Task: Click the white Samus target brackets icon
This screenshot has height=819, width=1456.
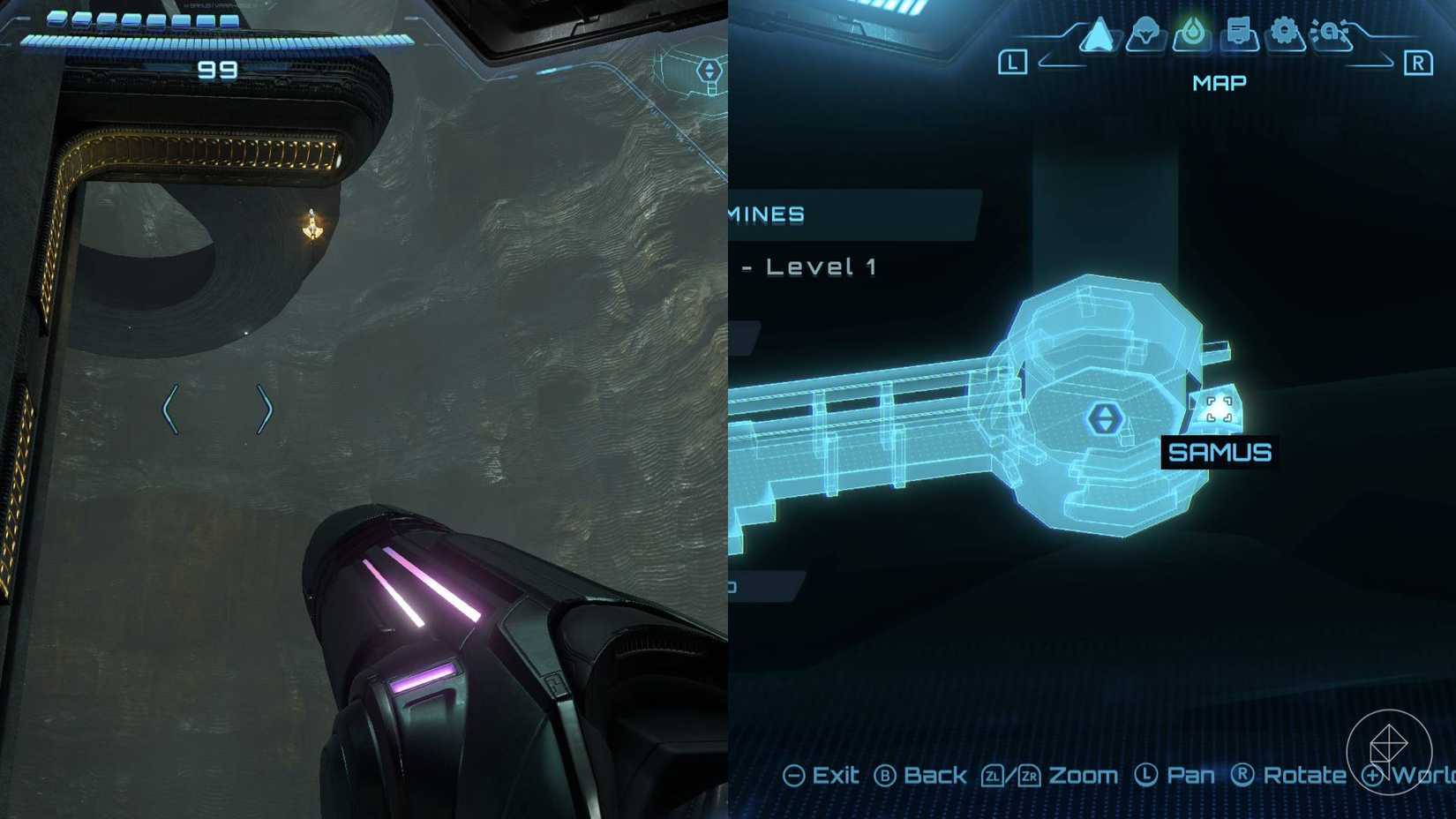Action: [x=1220, y=409]
